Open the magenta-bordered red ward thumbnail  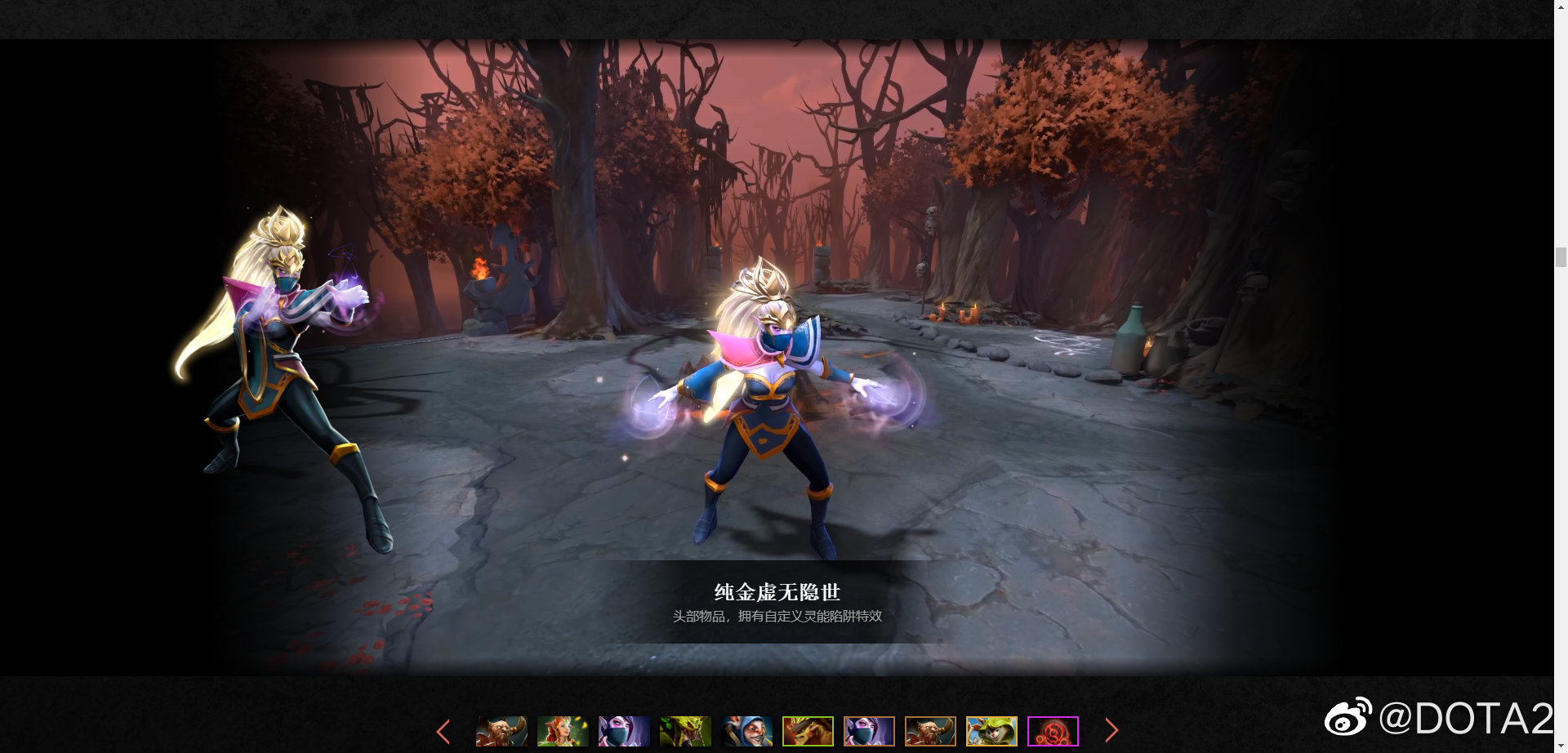tap(1053, 732)
